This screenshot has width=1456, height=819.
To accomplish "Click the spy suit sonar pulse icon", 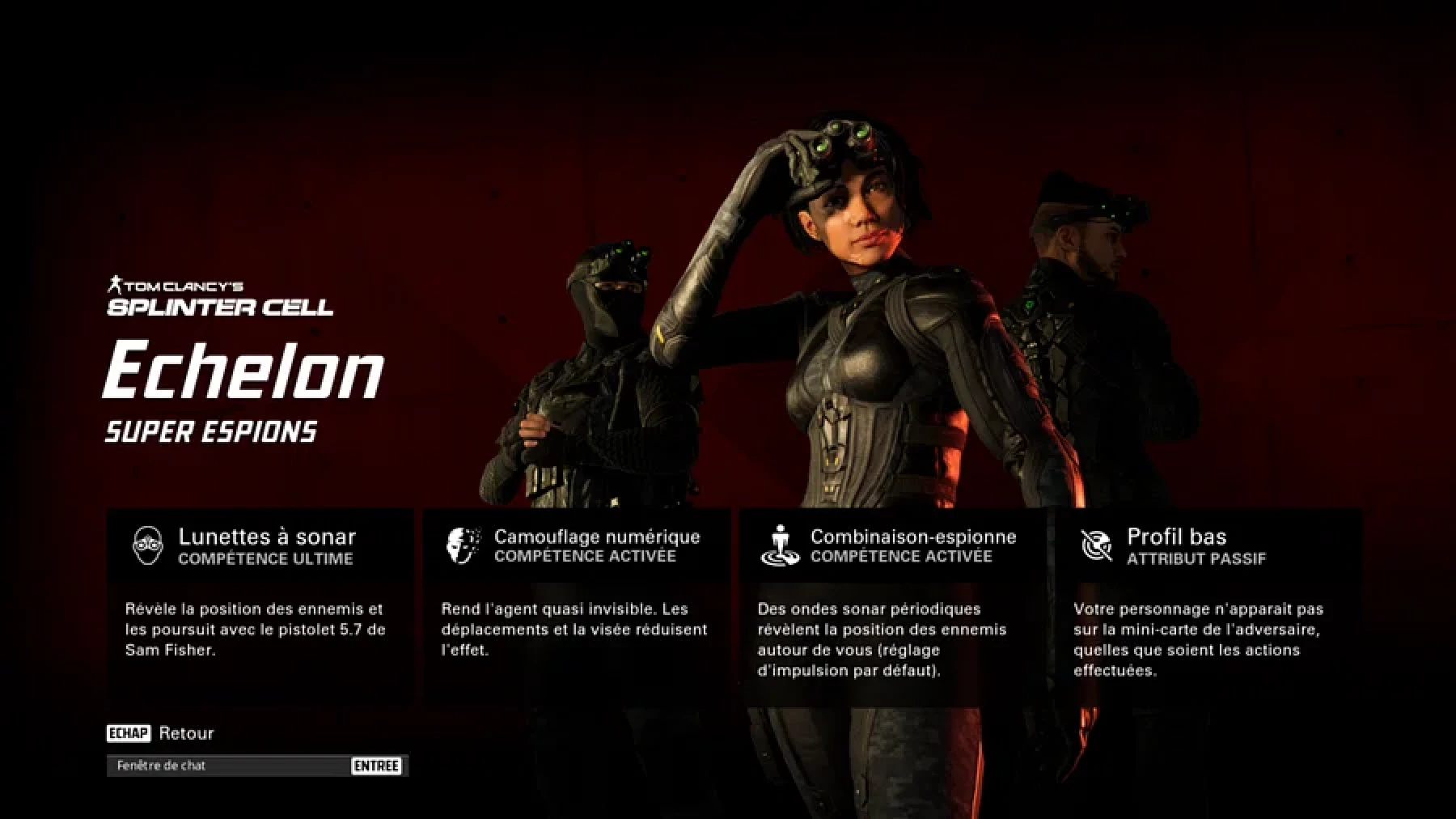I will [780, 545].
